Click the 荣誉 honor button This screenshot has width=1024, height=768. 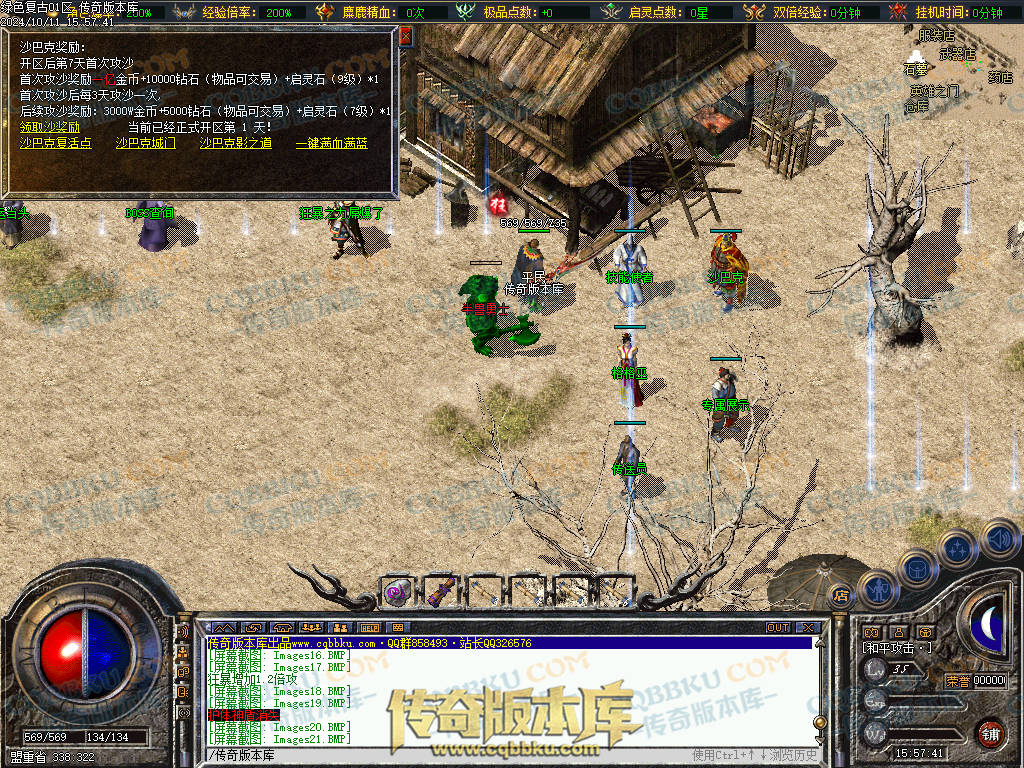point(956,681)
